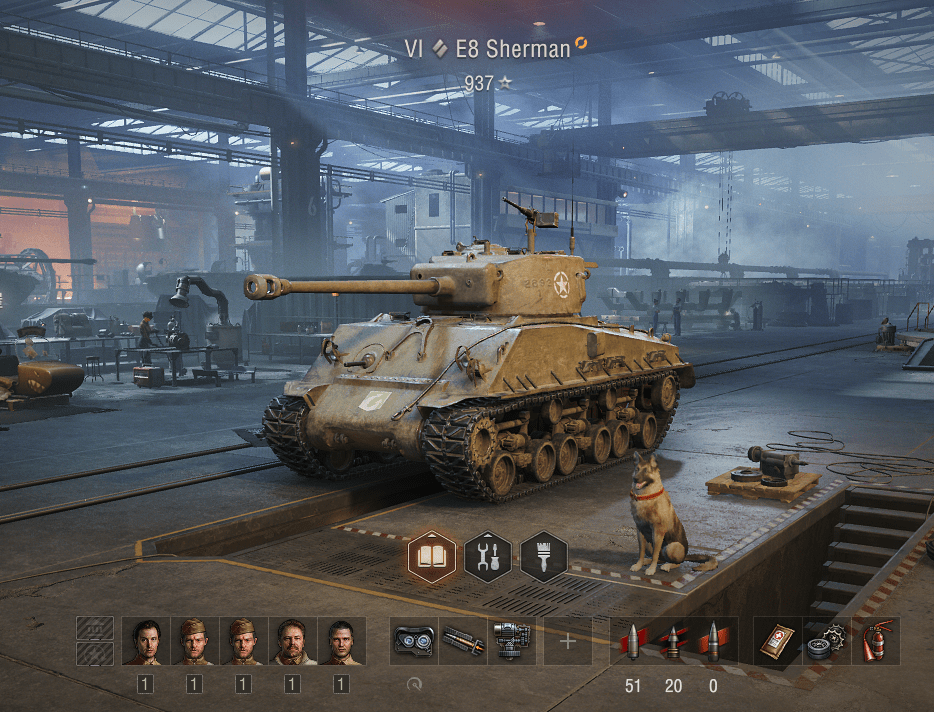
Task: Click the striped crew panel icon left of portraits
Action: pos(95,641)
